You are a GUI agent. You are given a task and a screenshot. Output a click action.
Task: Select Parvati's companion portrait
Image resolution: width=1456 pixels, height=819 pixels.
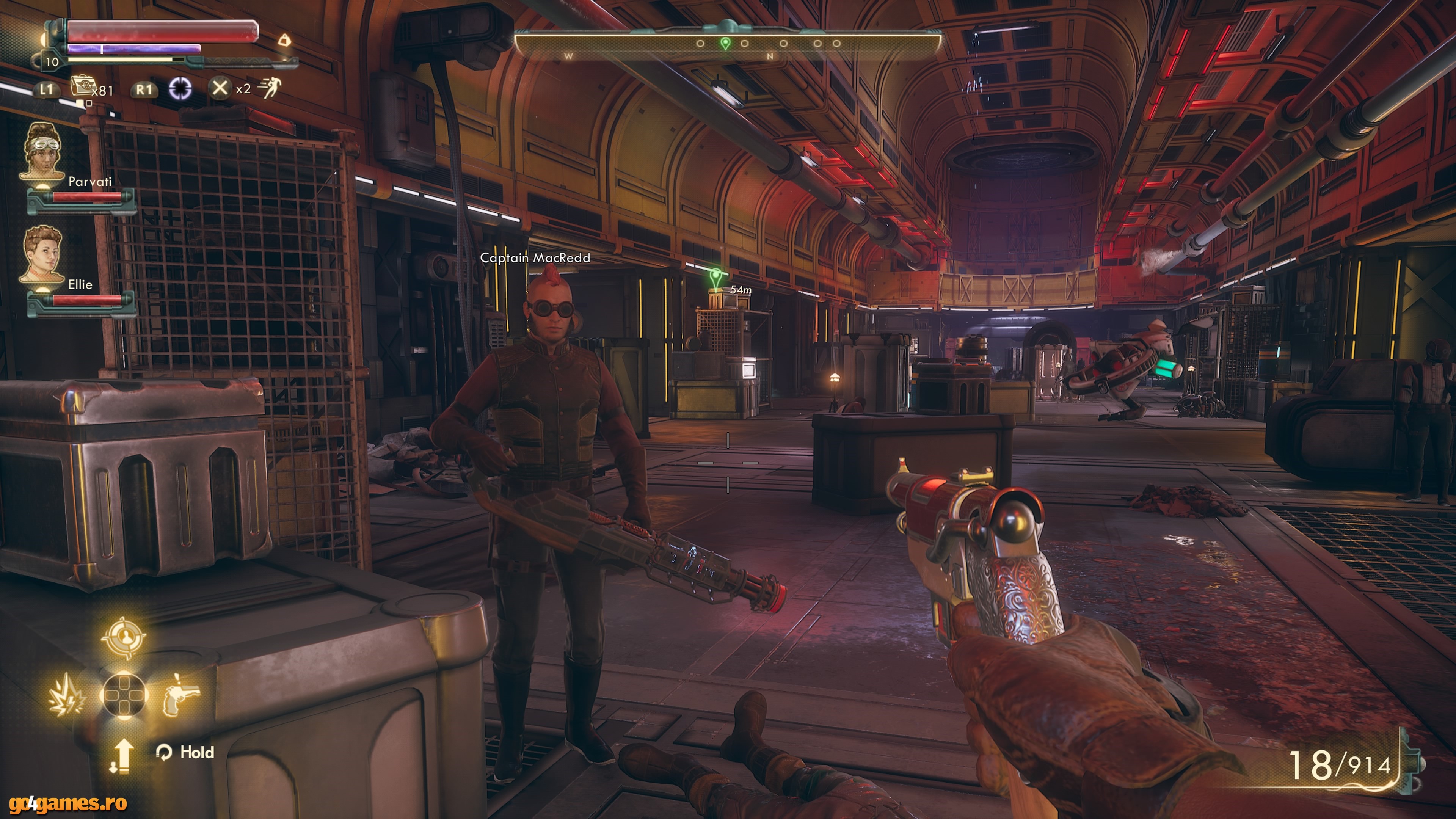tap(42, 151)
